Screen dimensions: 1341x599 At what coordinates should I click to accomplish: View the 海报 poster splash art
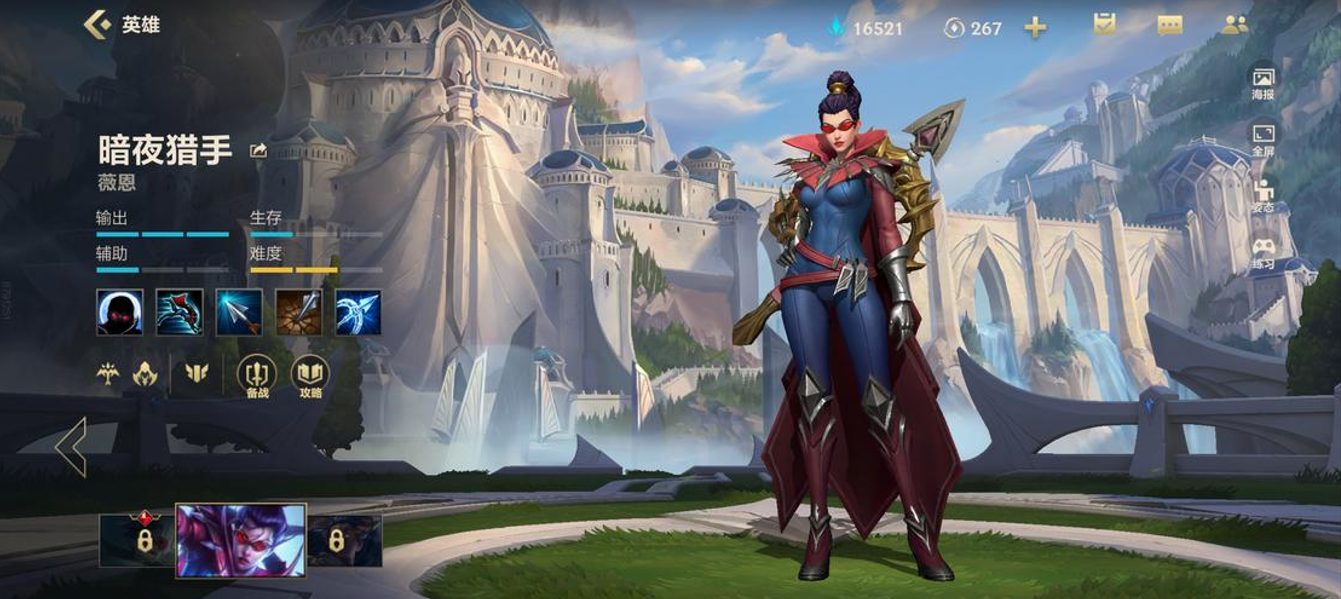pos(1263,84)
